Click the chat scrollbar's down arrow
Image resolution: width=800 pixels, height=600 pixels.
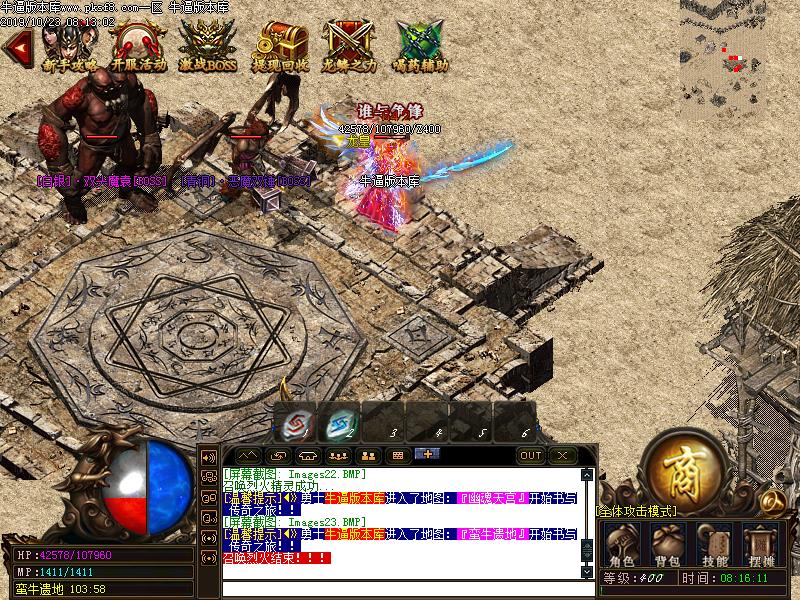[x=588, y=572]
